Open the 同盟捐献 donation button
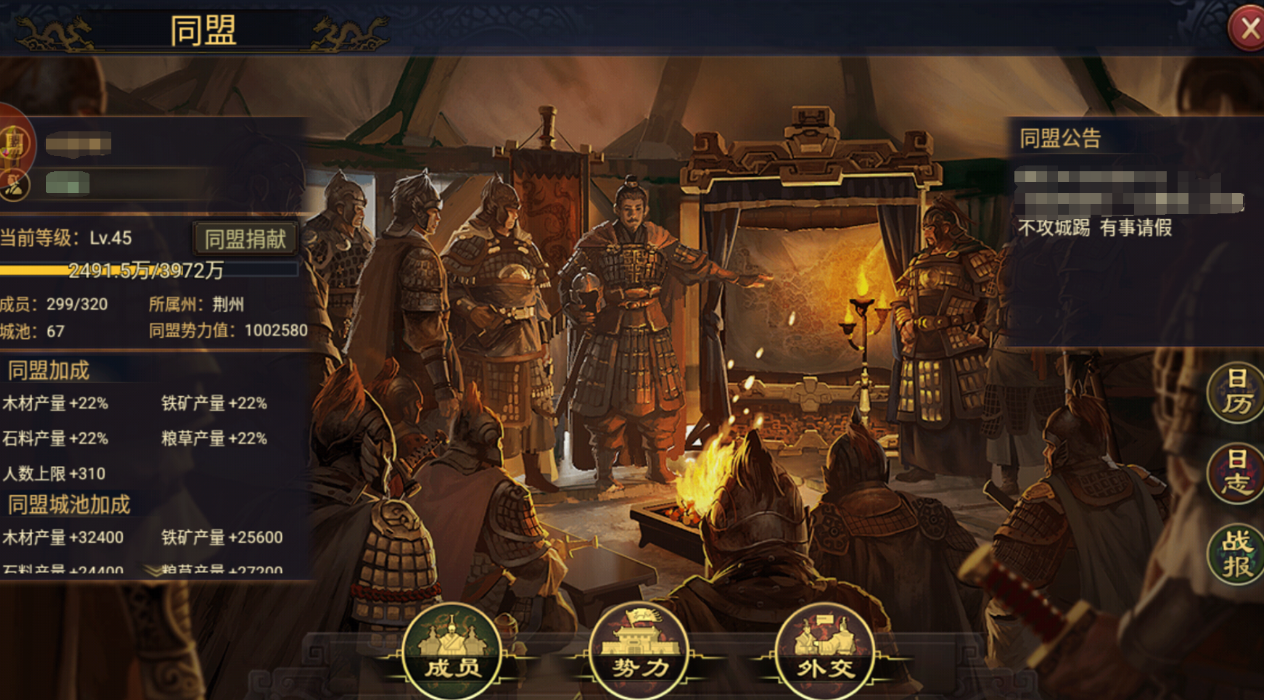The image size is (1264, 700). 245,238
